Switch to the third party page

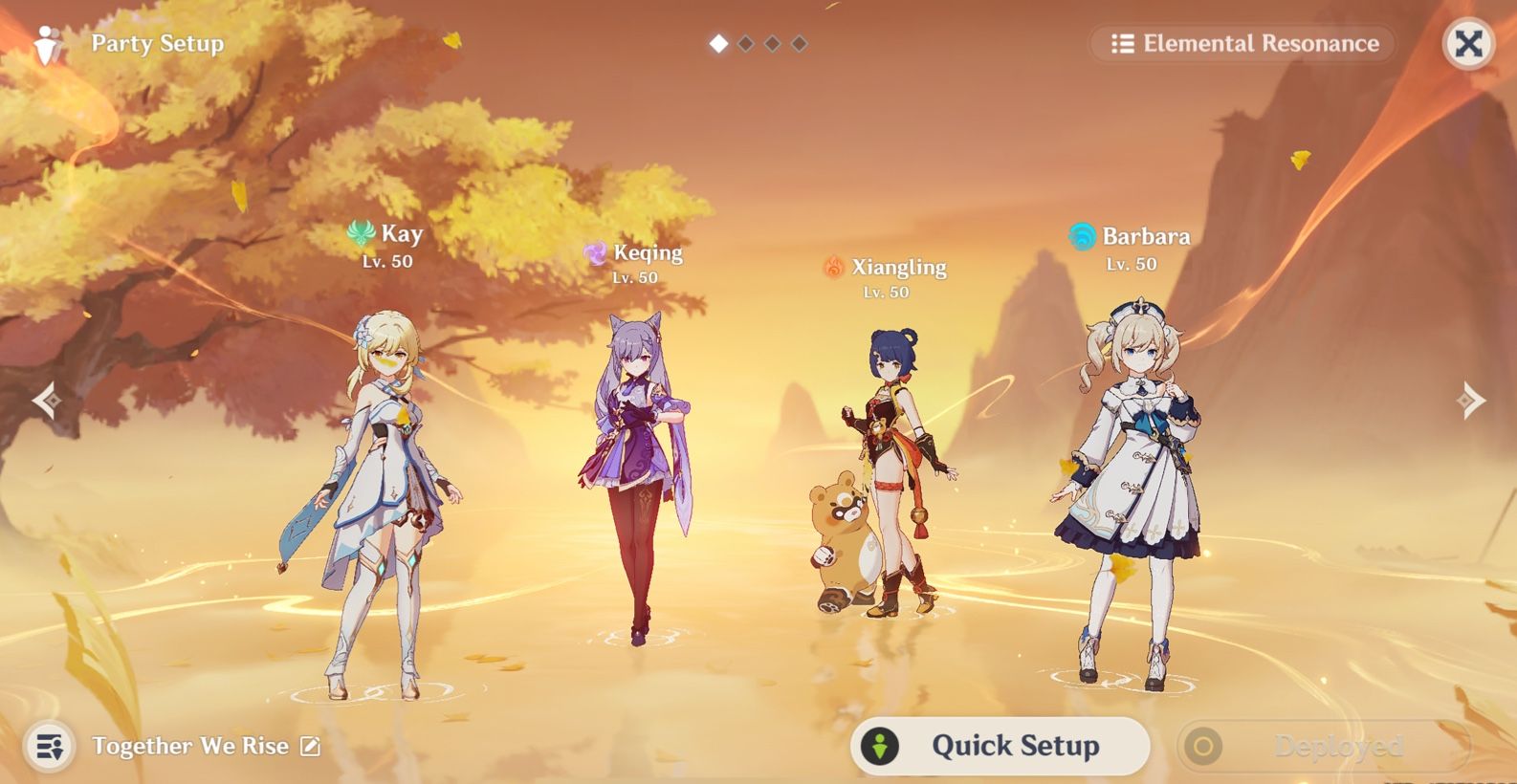(x=772, y=43)
